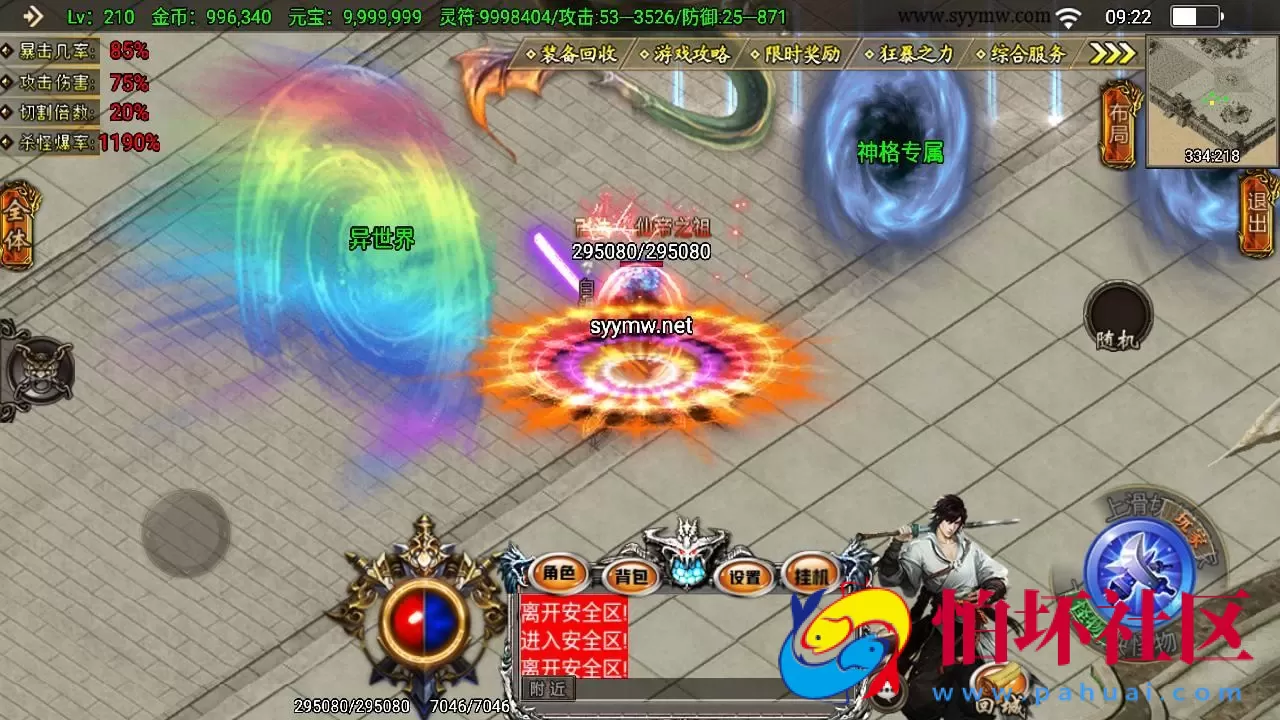Image resolution: width=1280 pixels, height=720 pixels.
Task: Expand the golden >>> arrows for more menus
Action: pos(1113,55)
